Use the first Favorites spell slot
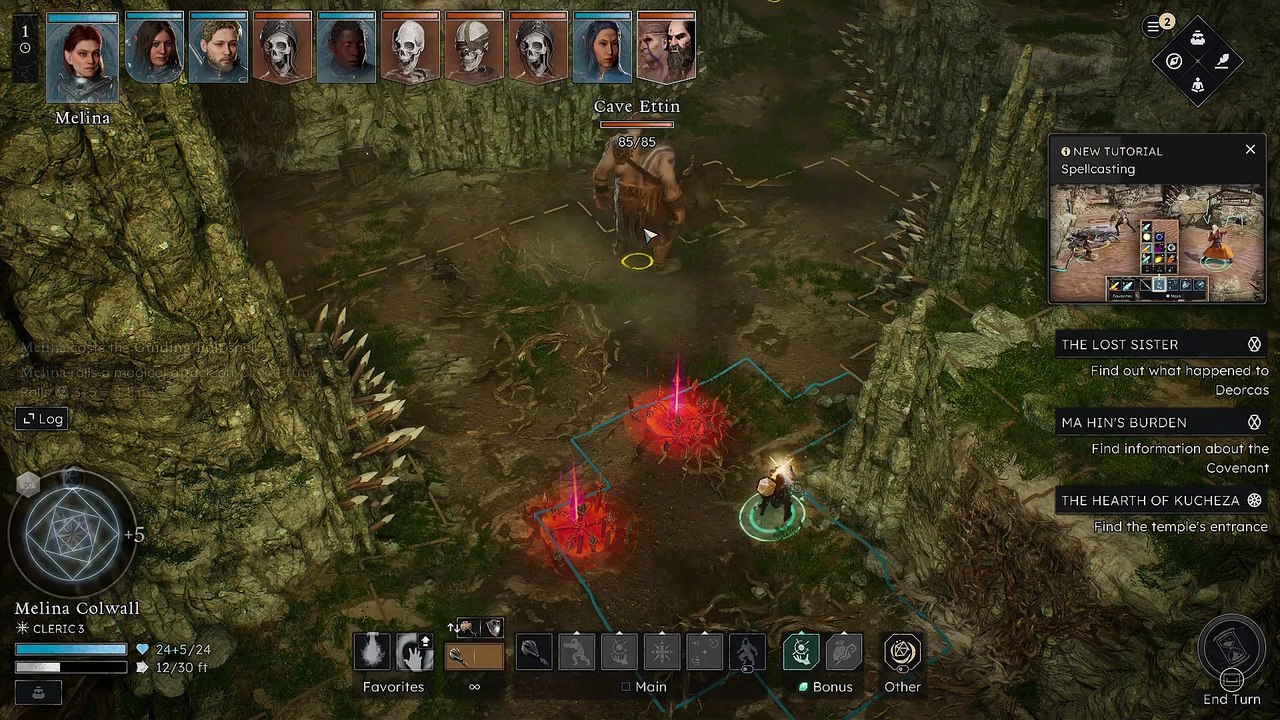Image resolution: width=1280 pixels, height=720 pixels. click(372, 653)
